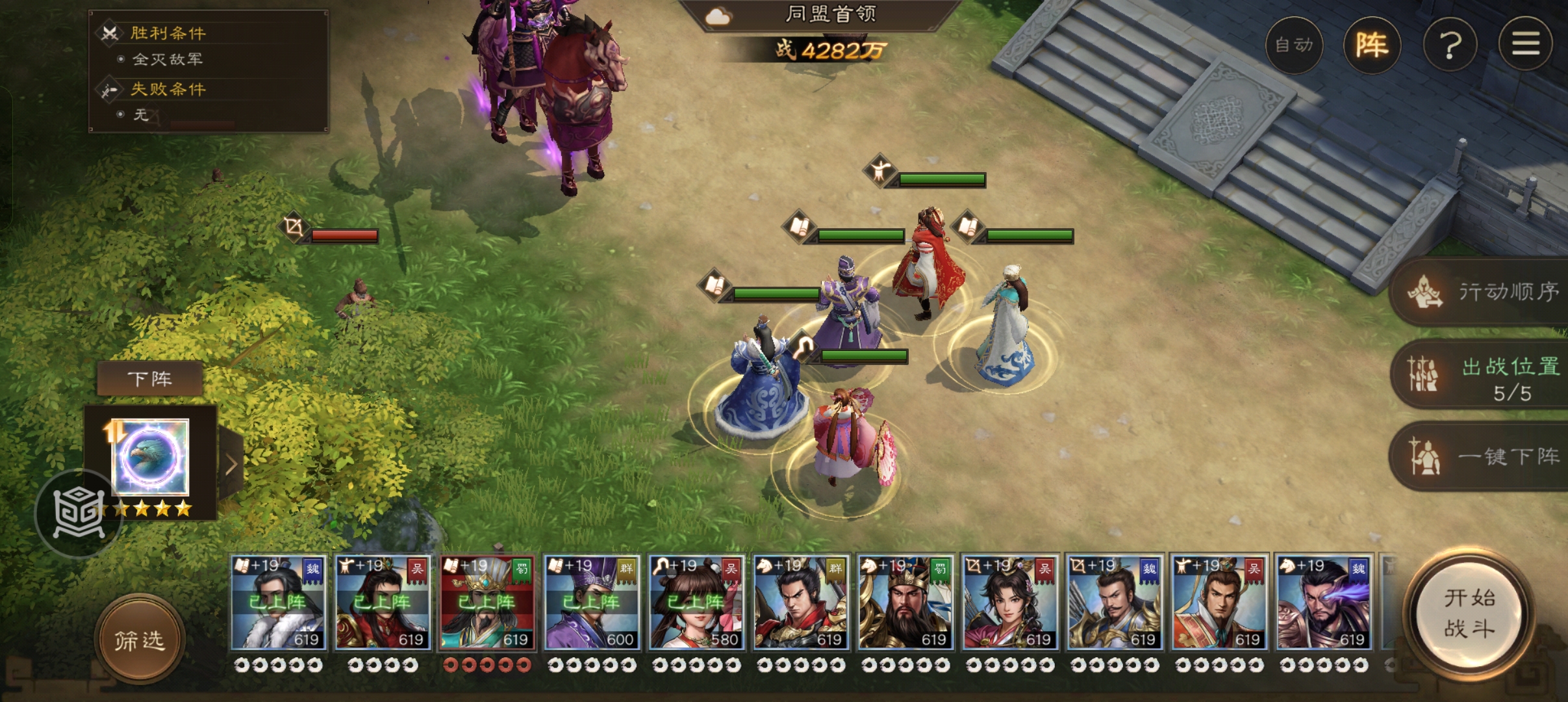This screenshot has width=1568, height=702.
Task: Choose the female 吴 archer hero card
Action: (x=1010, y=603)
